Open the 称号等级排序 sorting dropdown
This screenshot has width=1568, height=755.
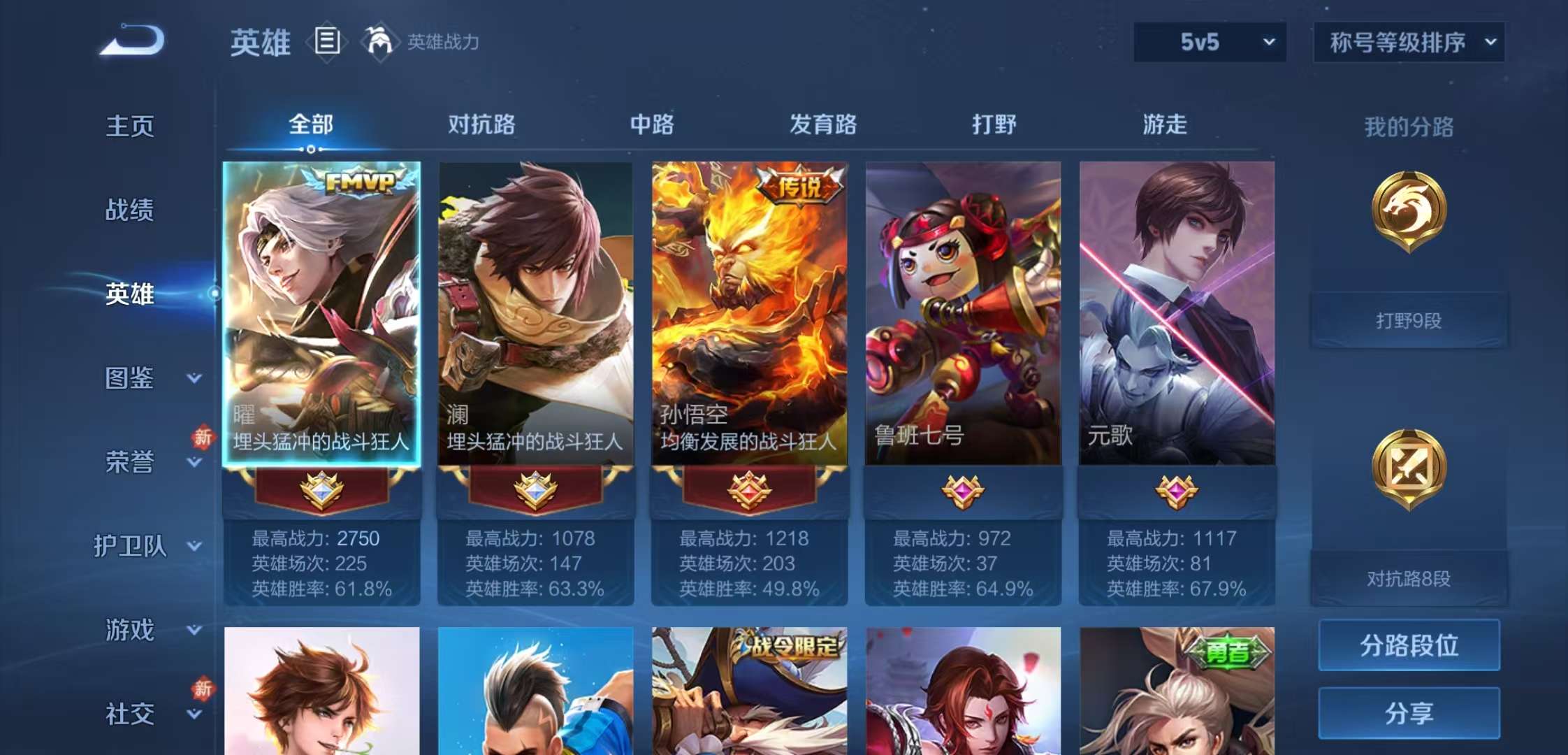[1408, 42]
